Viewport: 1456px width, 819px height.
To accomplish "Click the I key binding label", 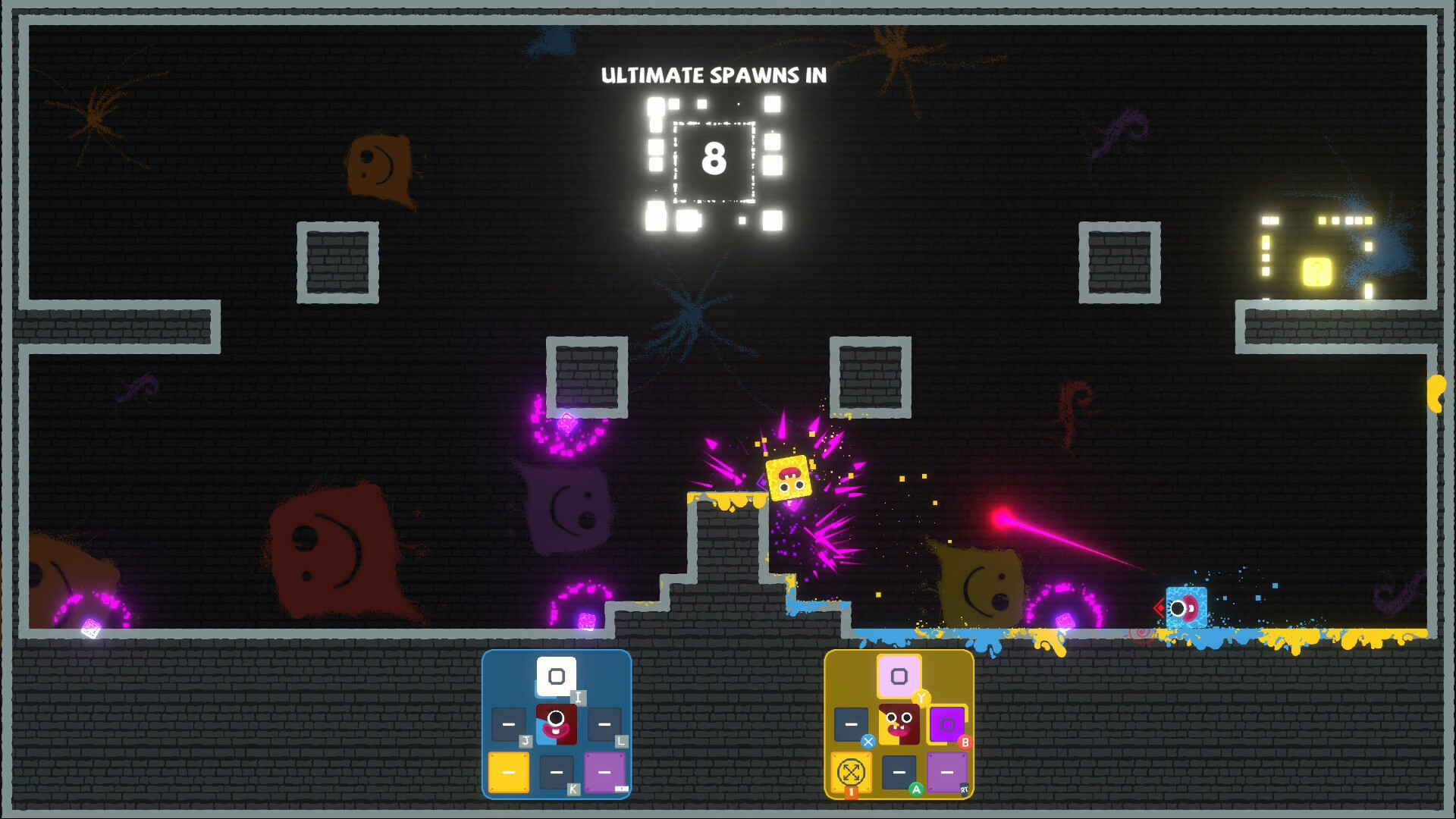I will pos(578,696).
